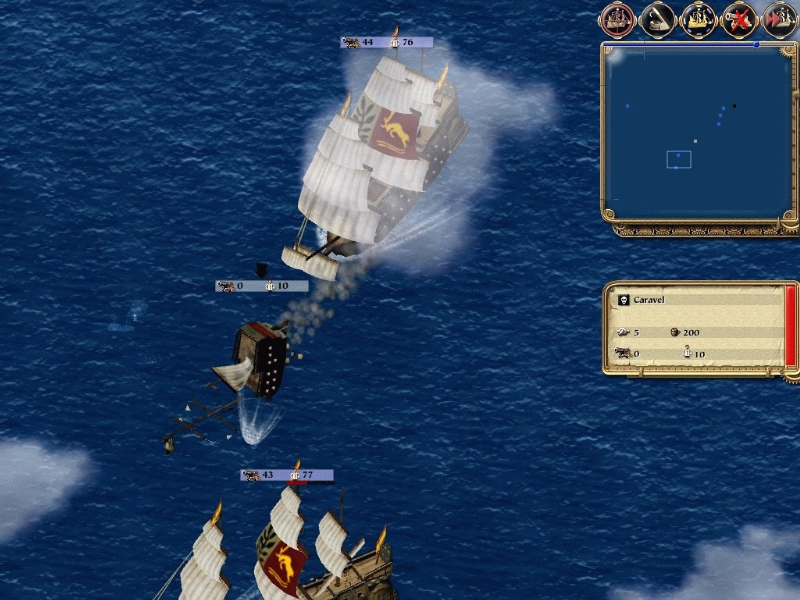800x600 pixels.
Task: Adjust the blue slider above the minimap
Action: point(756,44)
